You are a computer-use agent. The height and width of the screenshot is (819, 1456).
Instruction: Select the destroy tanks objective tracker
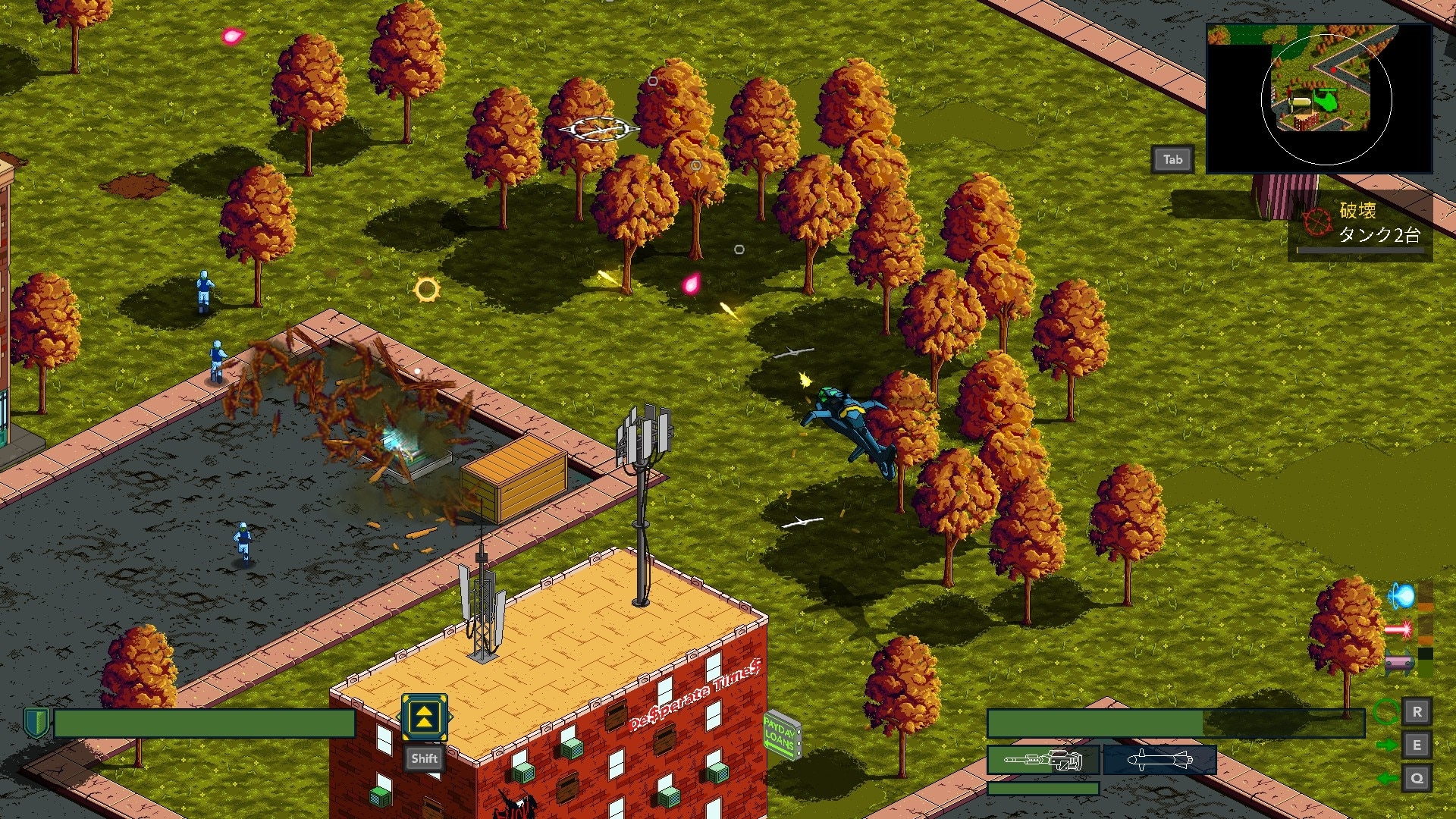[x=1360, y=224]
